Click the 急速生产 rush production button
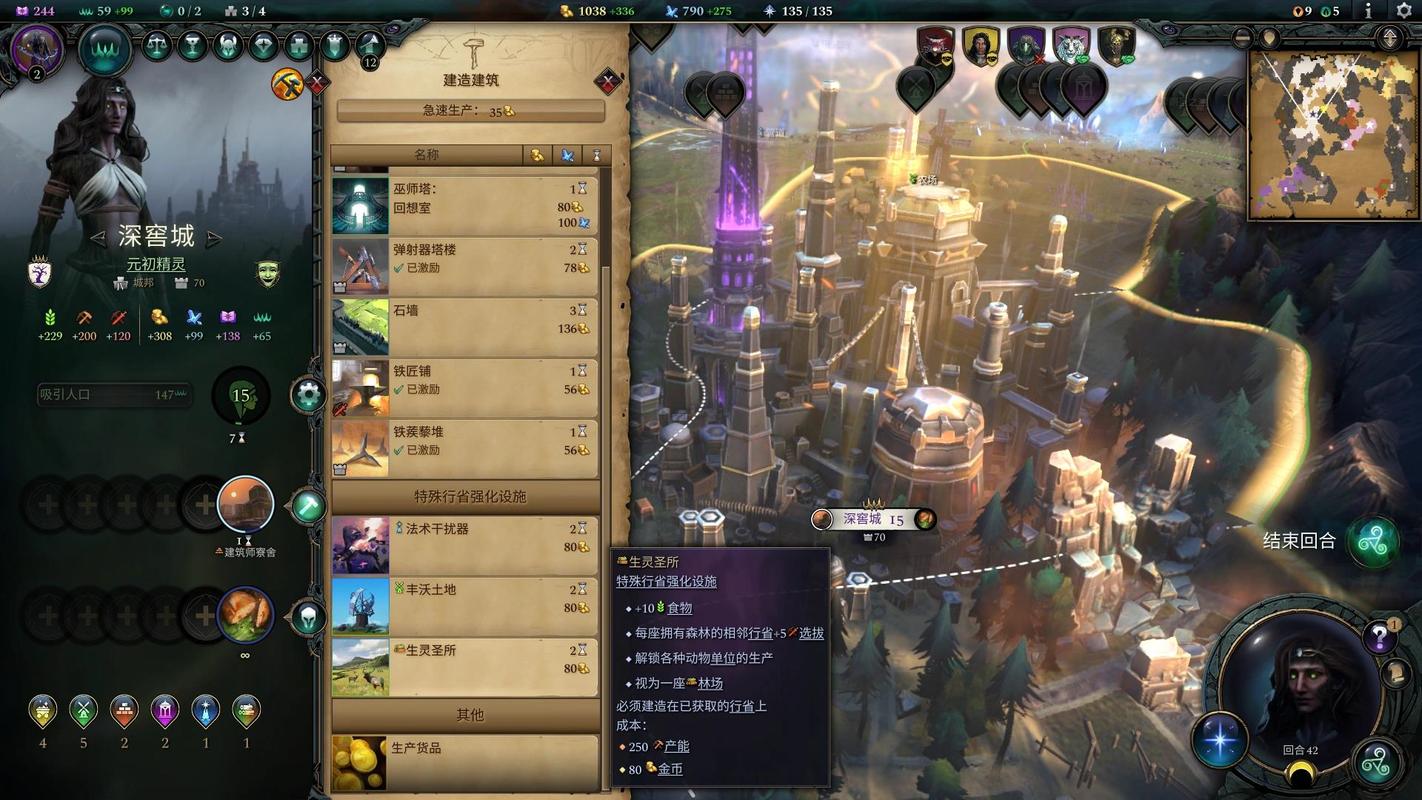This screenshot has width=1422, height=800. point(470,111)
